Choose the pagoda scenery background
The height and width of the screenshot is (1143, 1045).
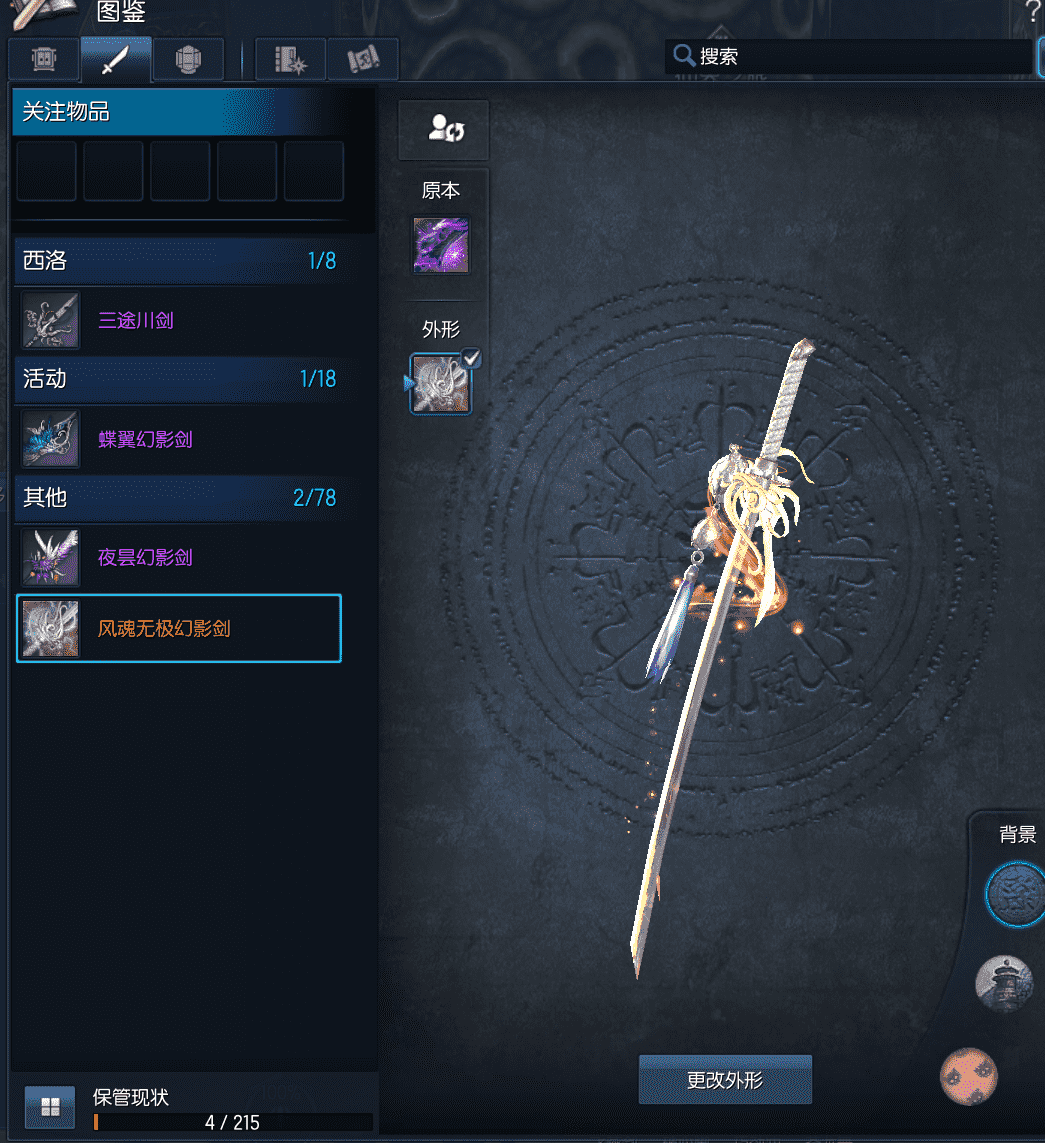coord(1004,984)
